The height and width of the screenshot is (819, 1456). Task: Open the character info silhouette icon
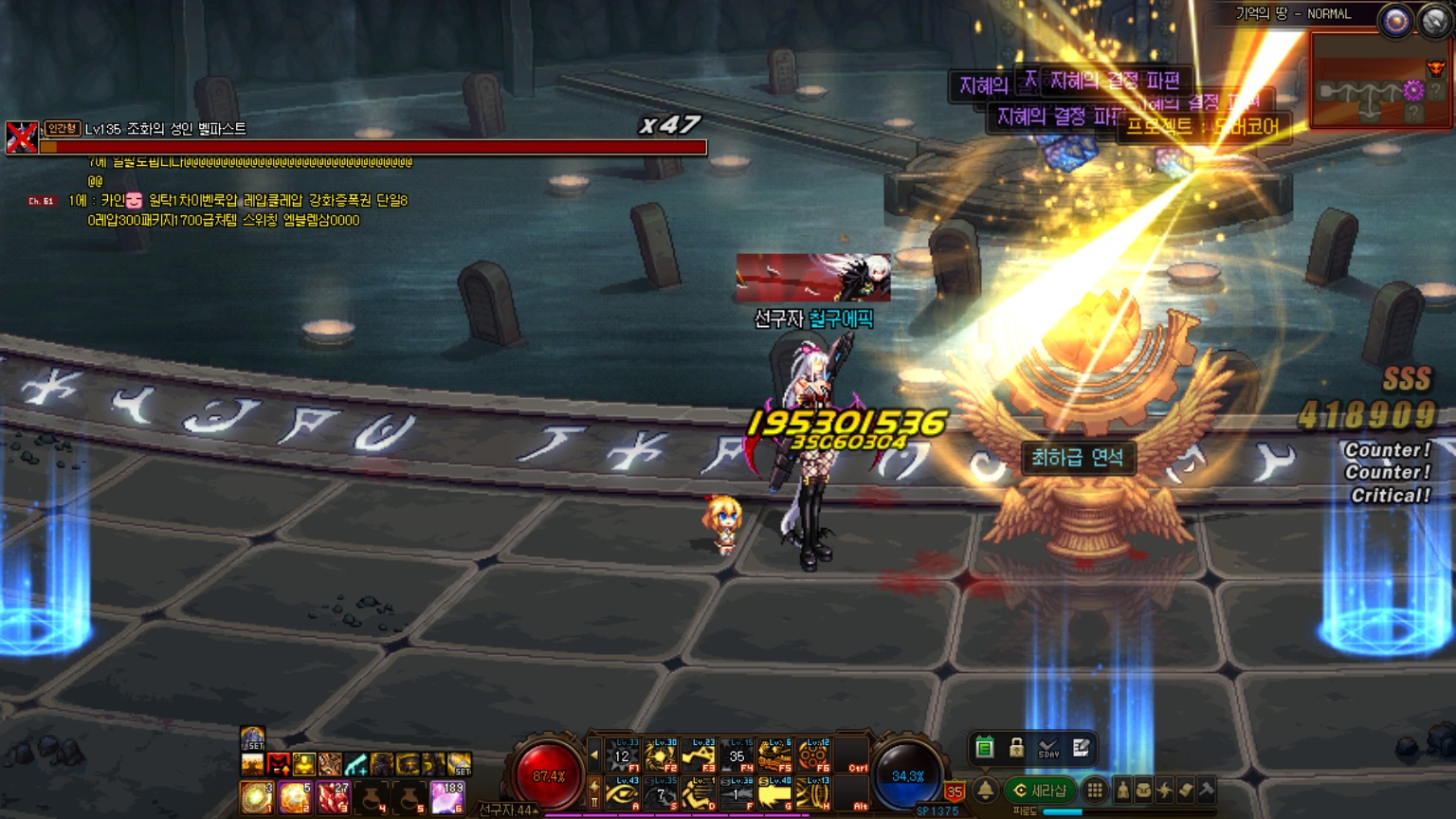point(1123,790)
